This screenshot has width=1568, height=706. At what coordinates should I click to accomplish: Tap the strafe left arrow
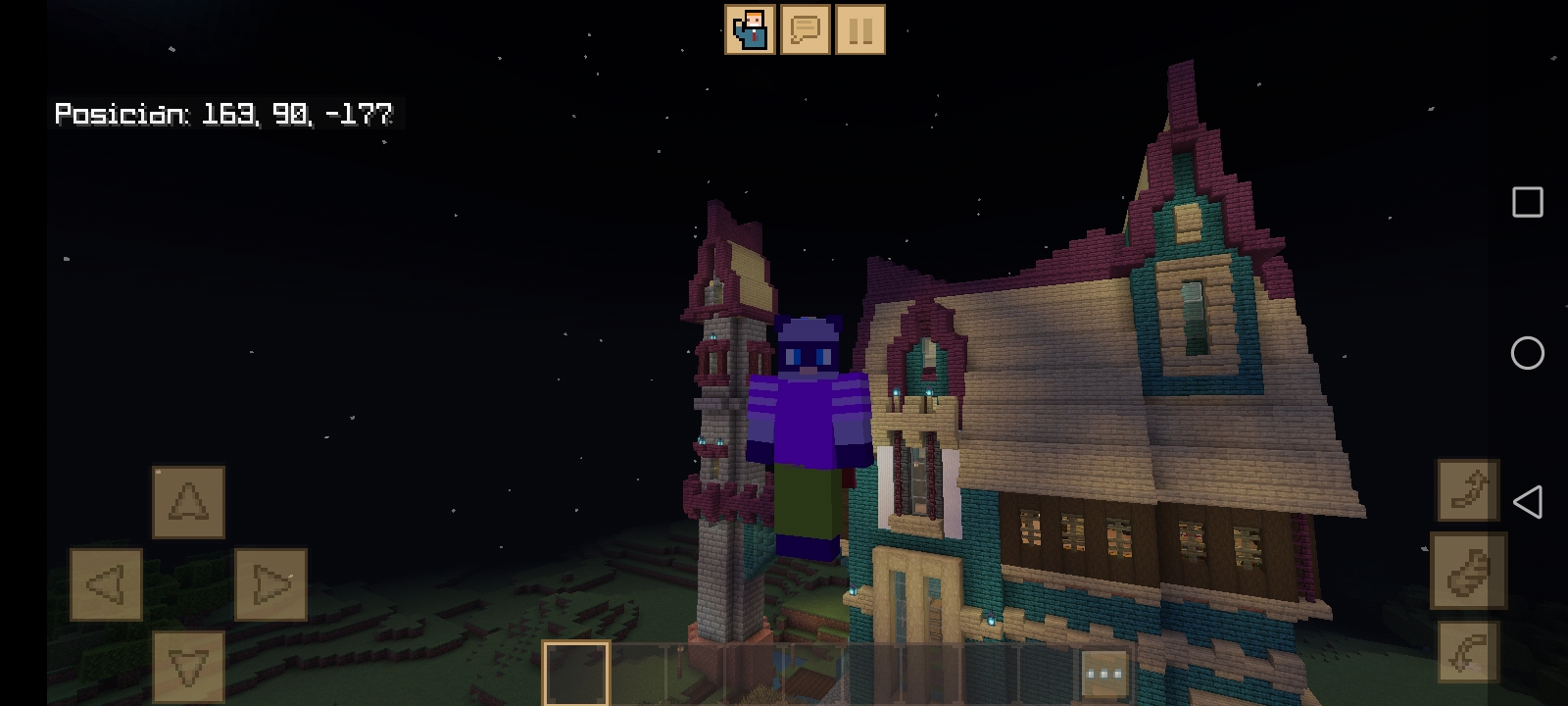(x=106, y=584)
